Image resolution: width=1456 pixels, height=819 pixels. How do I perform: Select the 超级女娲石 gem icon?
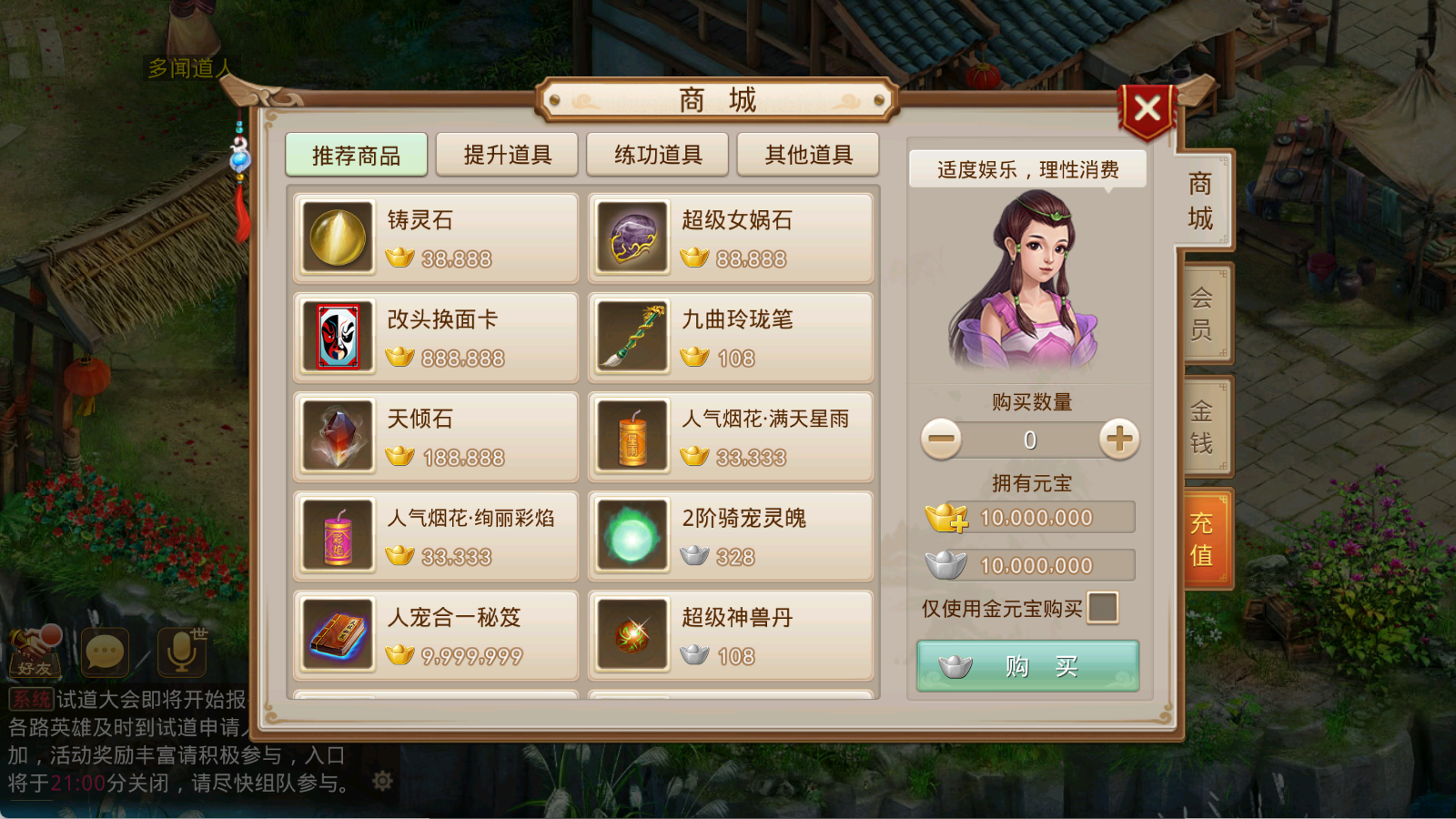coord(632,238)
